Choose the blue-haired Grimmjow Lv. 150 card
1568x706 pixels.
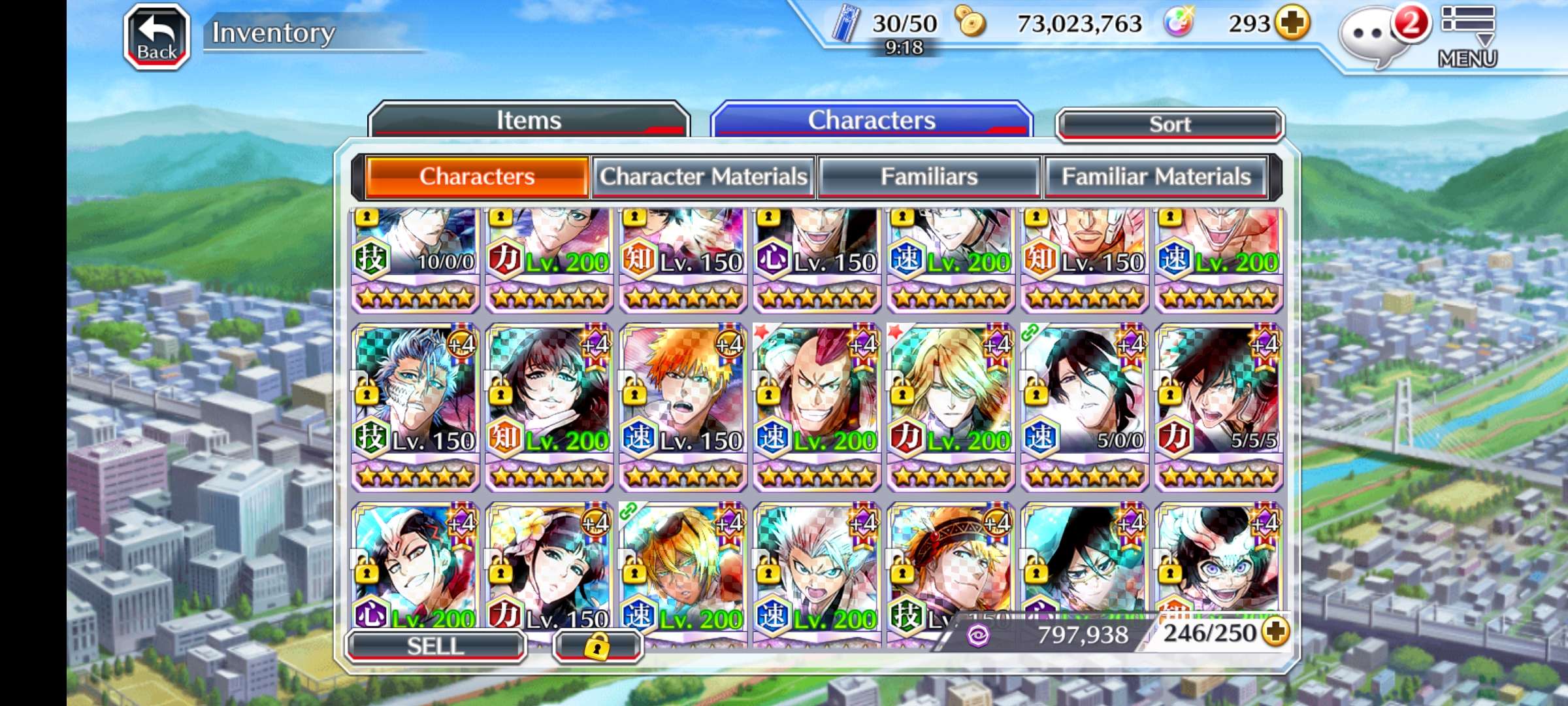pos(416,405)
